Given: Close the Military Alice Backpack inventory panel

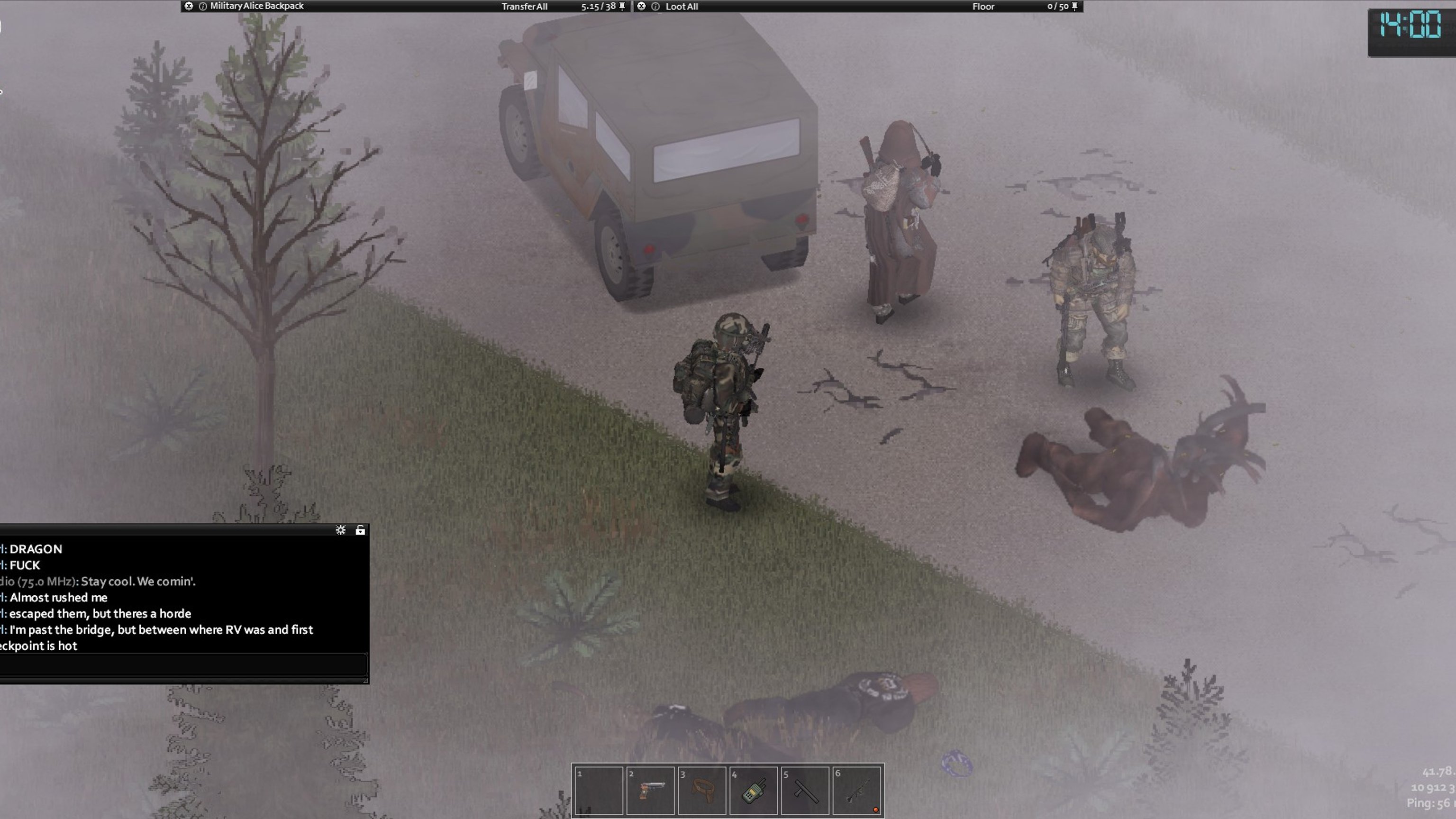Looking at the screenshot, I should (x=189, y=6).
